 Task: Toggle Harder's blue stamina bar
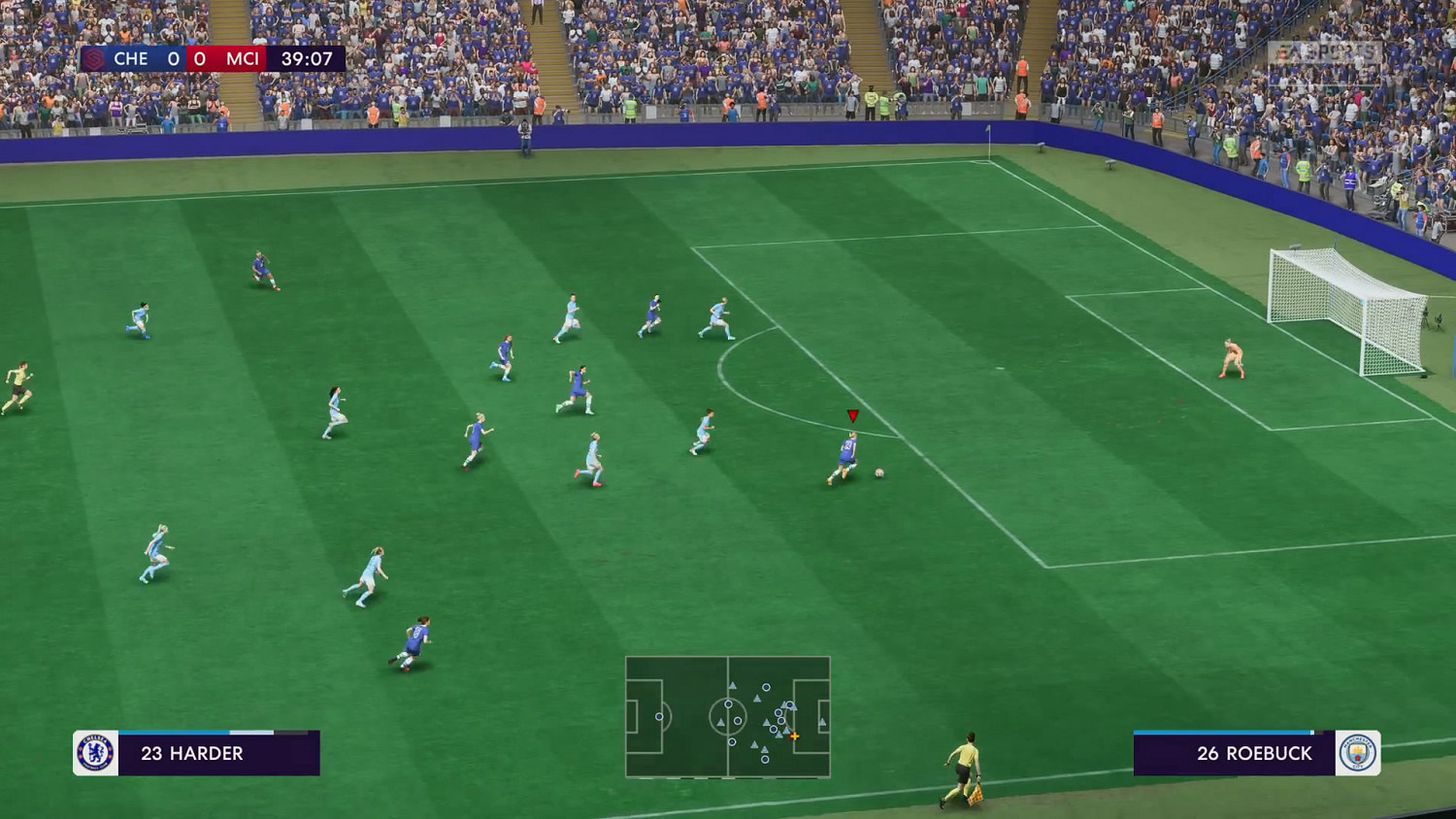(x=175, y=730)
